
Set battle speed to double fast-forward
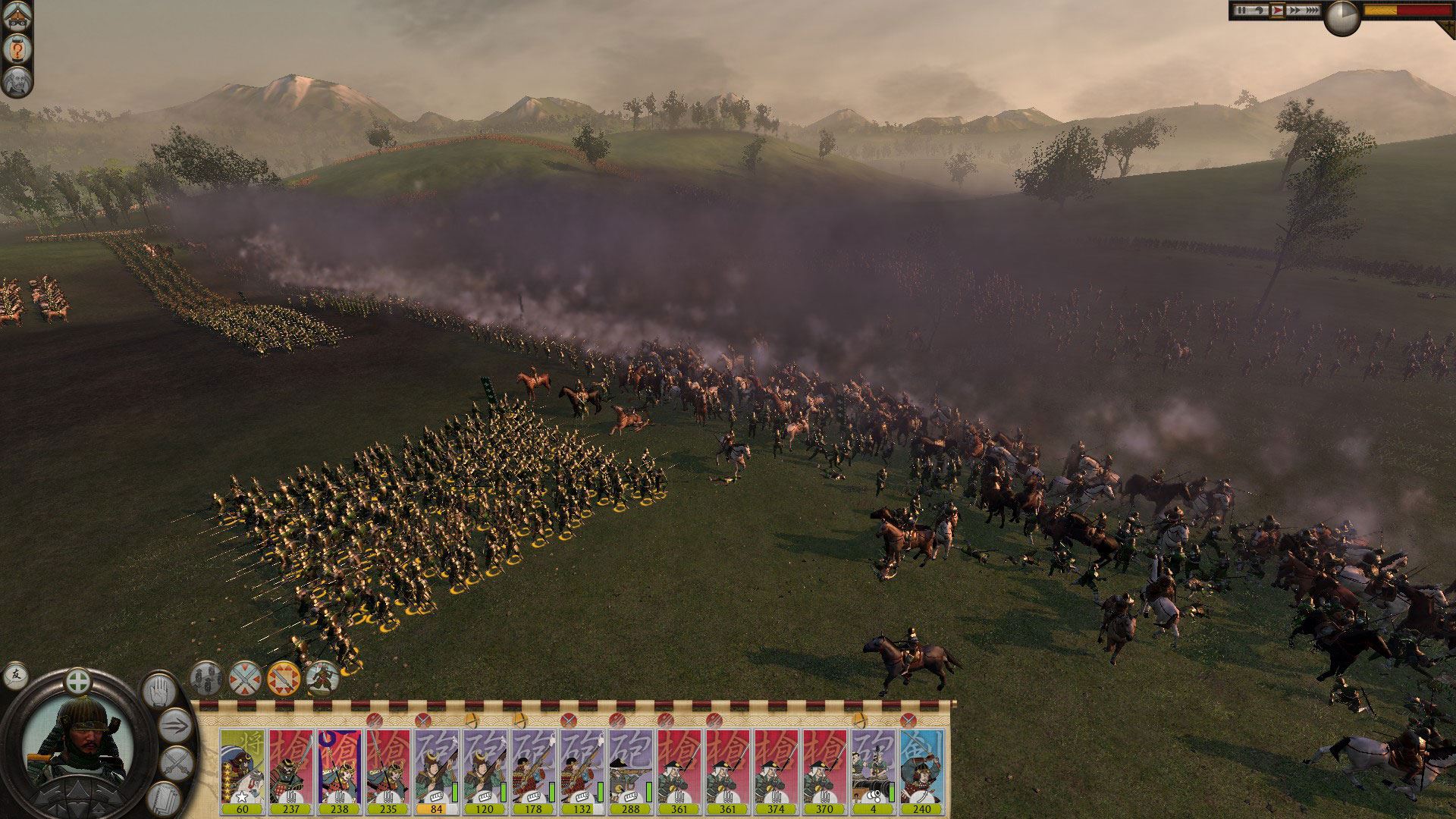(1293, 11)
